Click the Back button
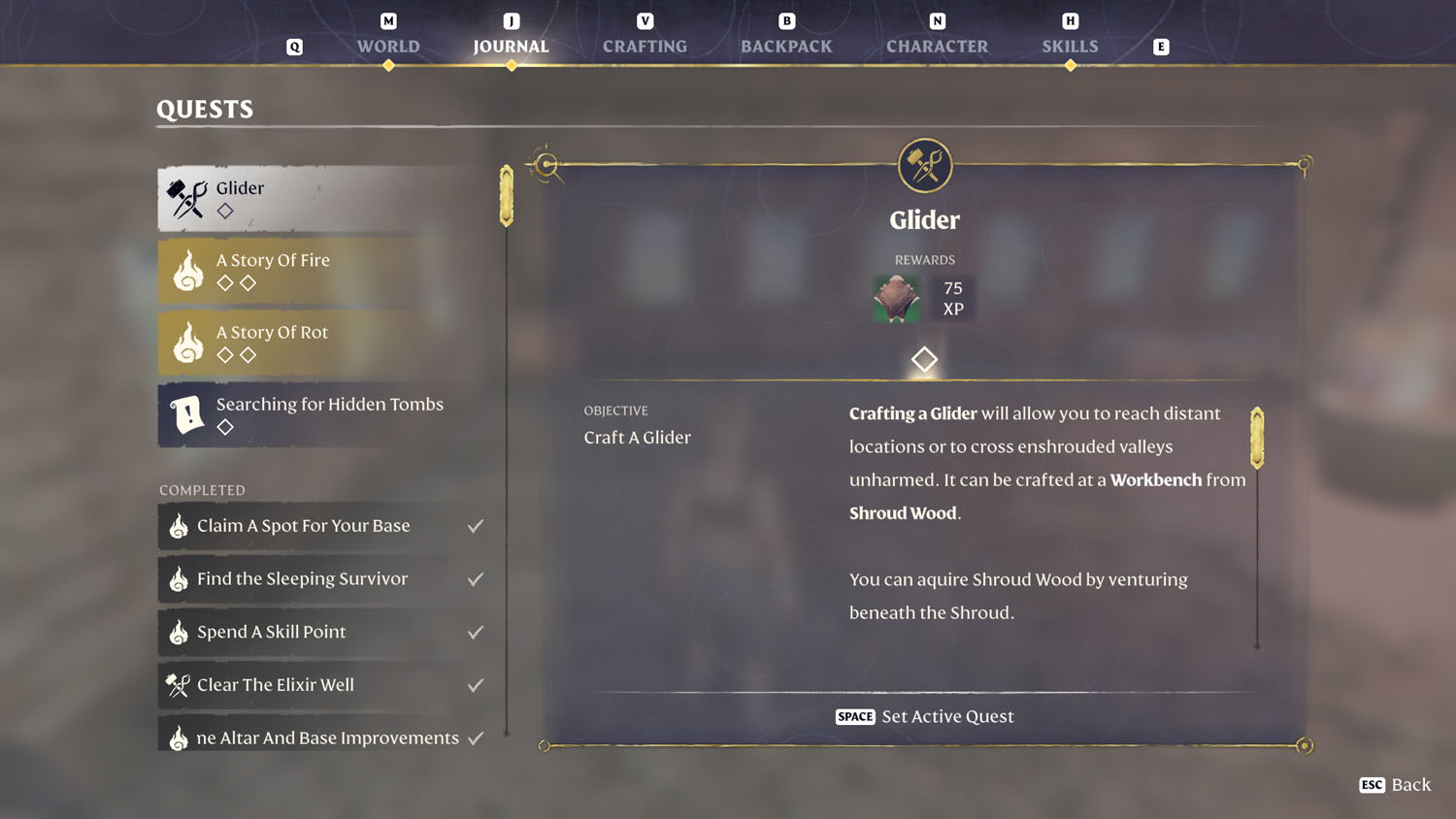Screen dimensions: 1456x819 click(x=1396, y=784)
